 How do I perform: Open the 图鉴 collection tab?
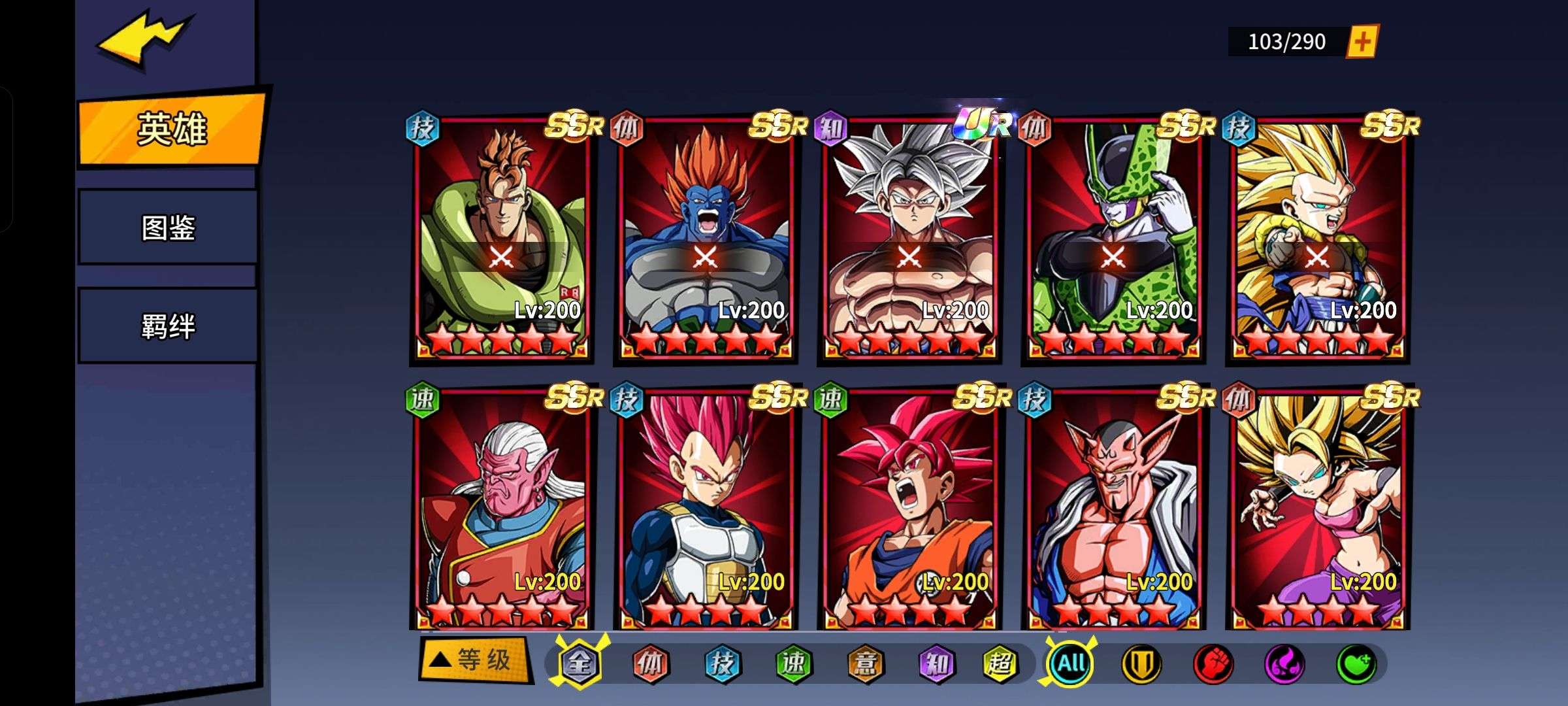[168, 227]
